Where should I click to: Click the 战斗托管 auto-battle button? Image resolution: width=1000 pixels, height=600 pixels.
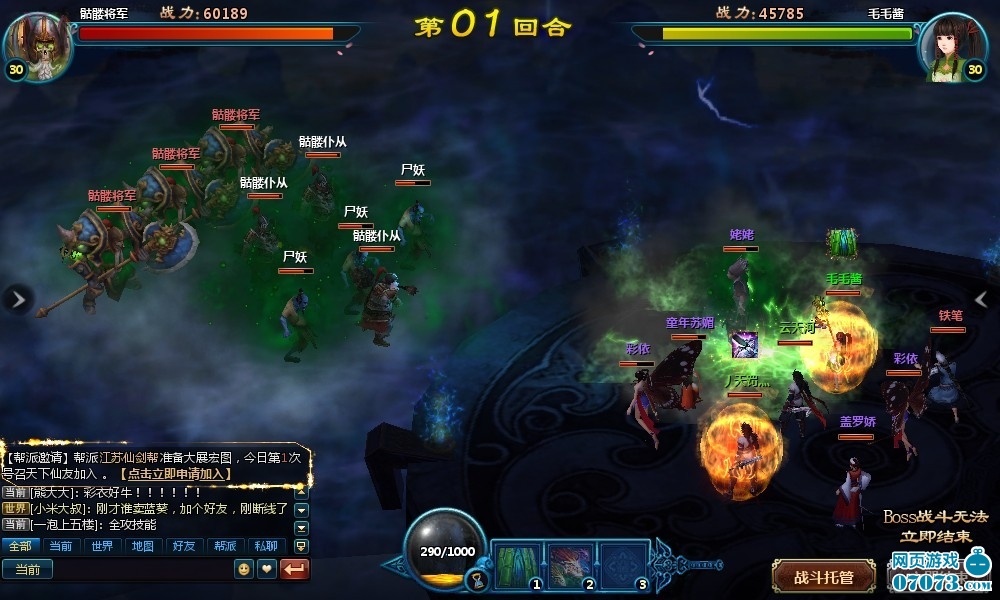[x=823, y=577]
